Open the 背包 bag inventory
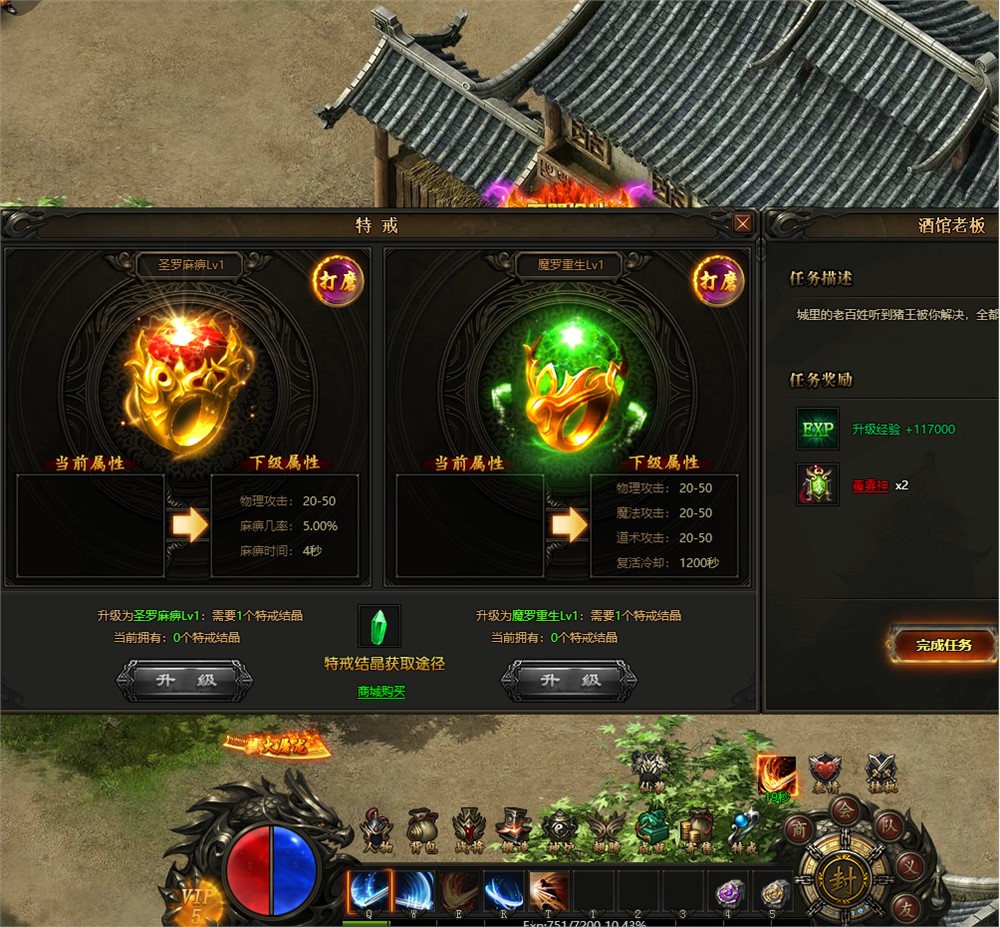This screenshot has width=1000, height=927. coord(422,829)
